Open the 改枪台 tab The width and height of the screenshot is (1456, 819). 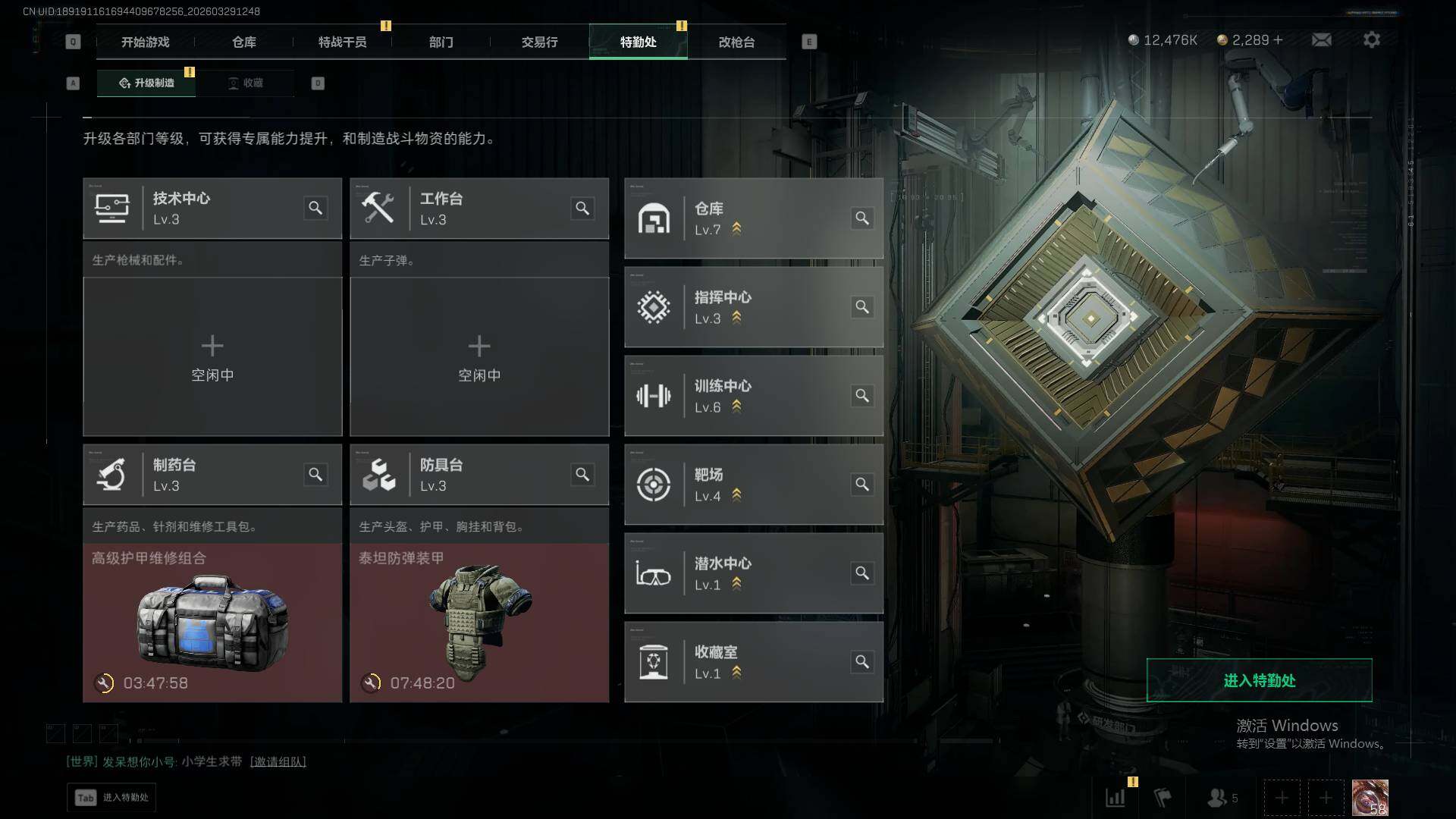coord(736,42)
